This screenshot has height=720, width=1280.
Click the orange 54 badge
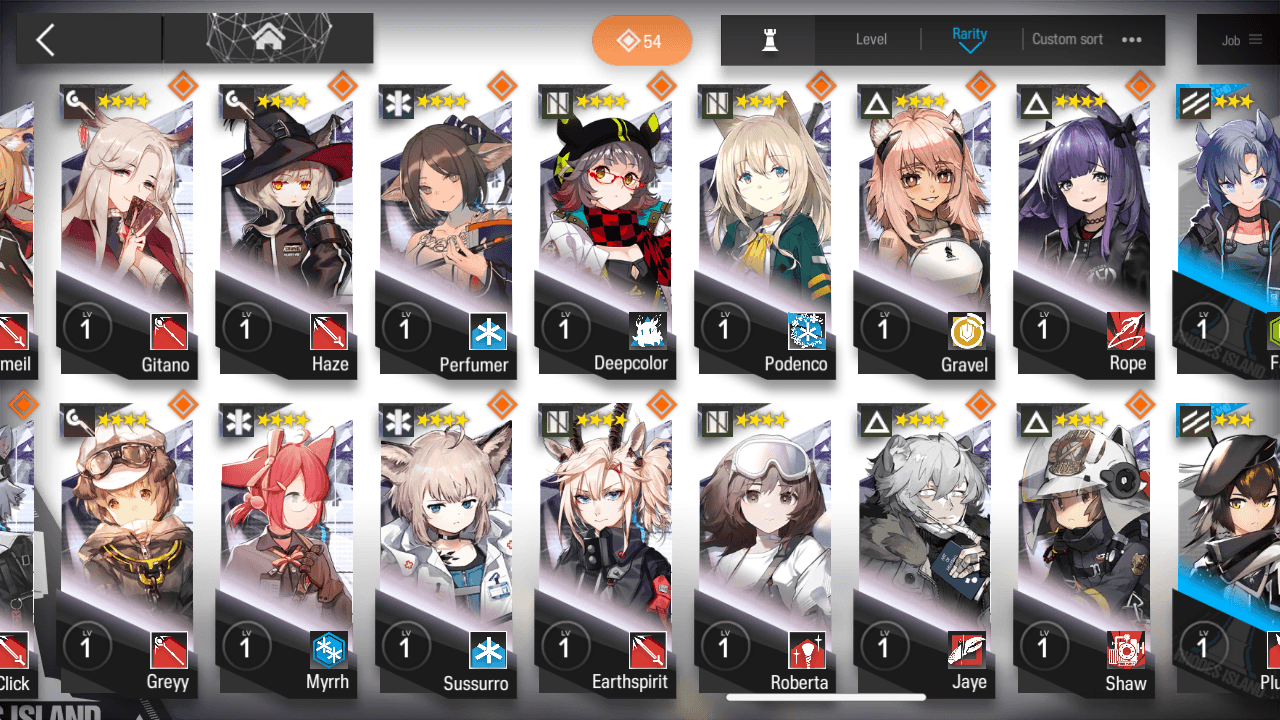[x=641, y=41]
